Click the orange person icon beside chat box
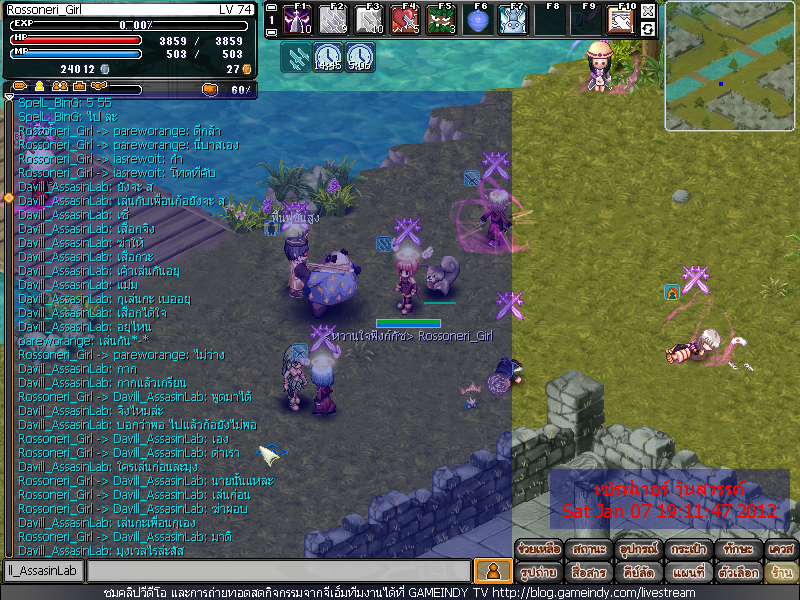Screen dimensions: 800x600 (491, 571)
